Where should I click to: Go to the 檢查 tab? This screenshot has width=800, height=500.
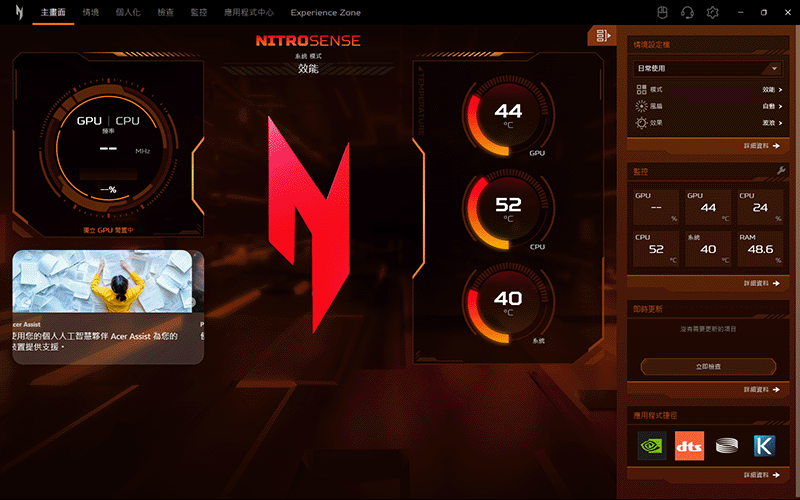pyautogui.click(x=165, y=13)
